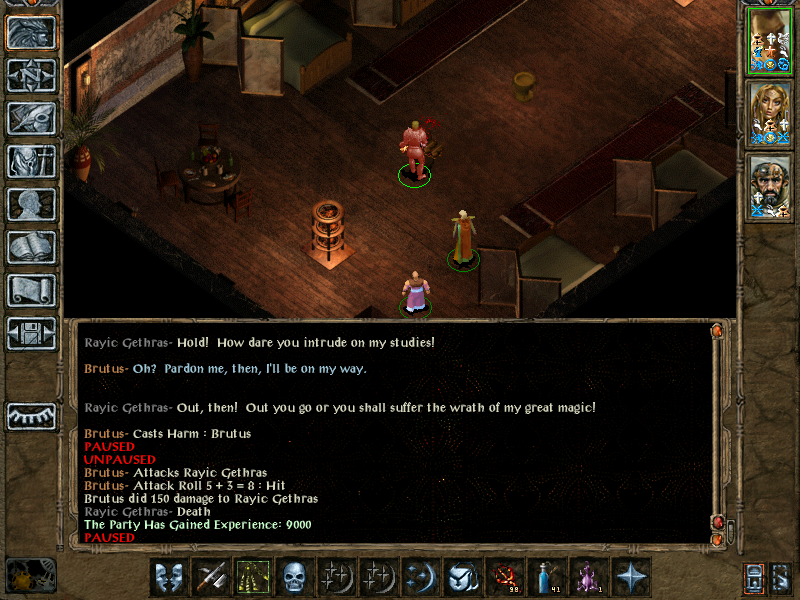Select the blonde woman's portrait
This screenshot has height=600, width=800.
(x=769, y=114)
